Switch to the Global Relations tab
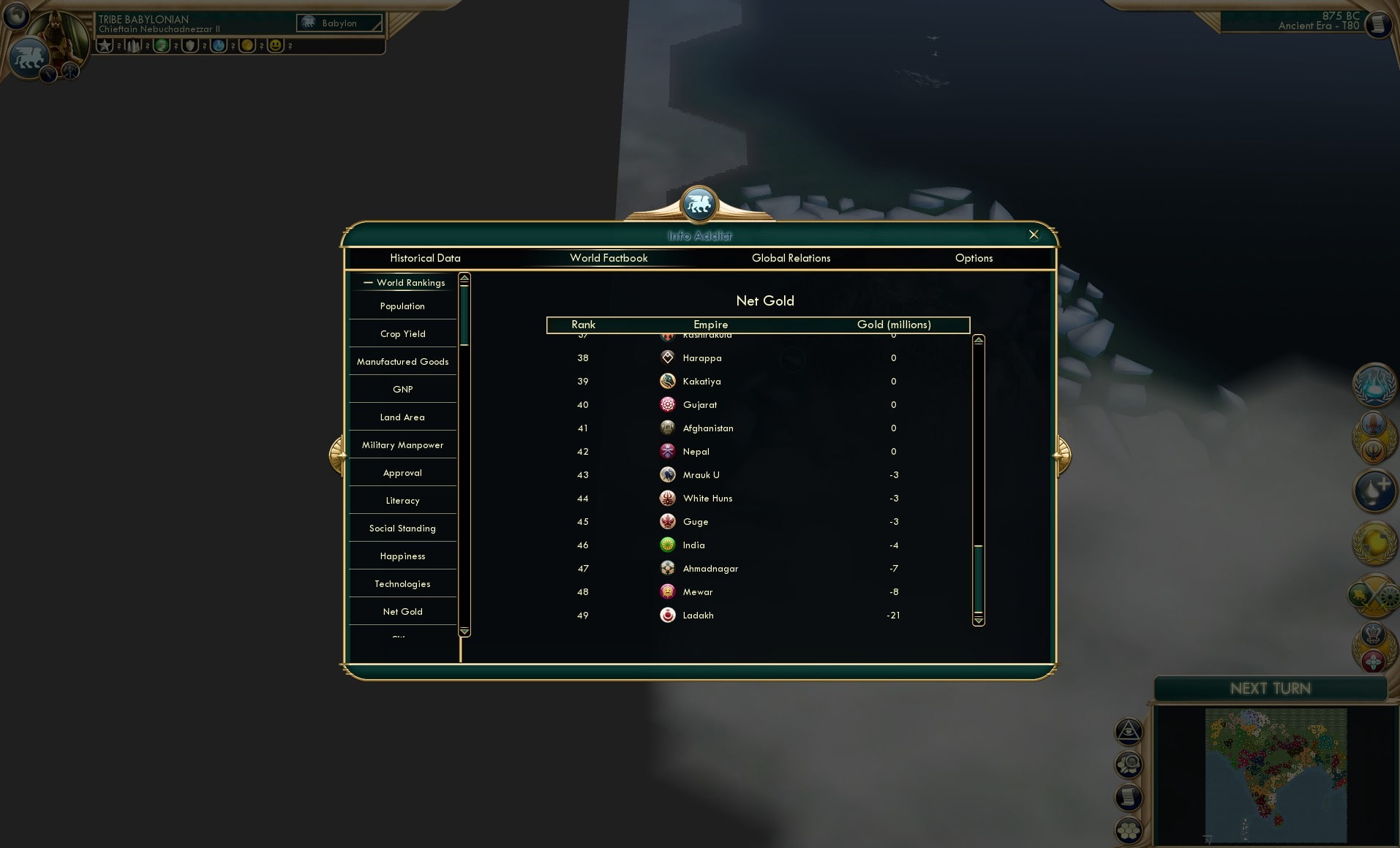This screenshot has height=848, width=1400. 791,258
